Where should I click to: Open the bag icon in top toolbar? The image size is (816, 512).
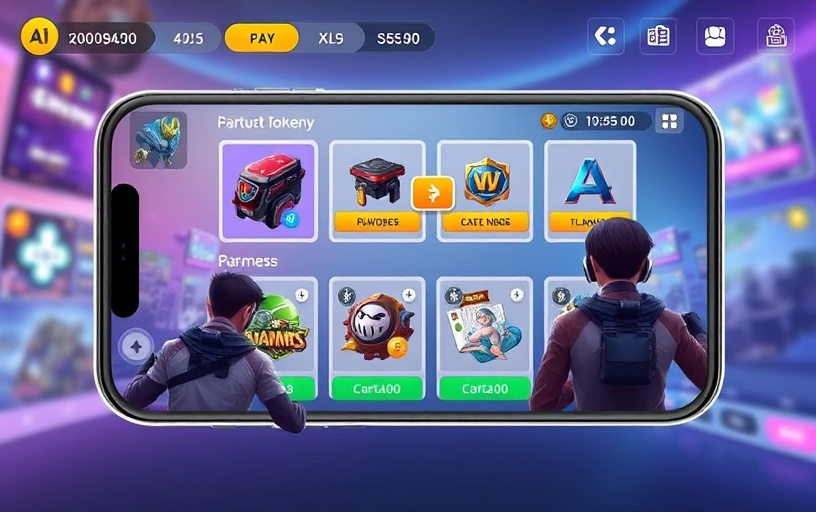[714, 36]
